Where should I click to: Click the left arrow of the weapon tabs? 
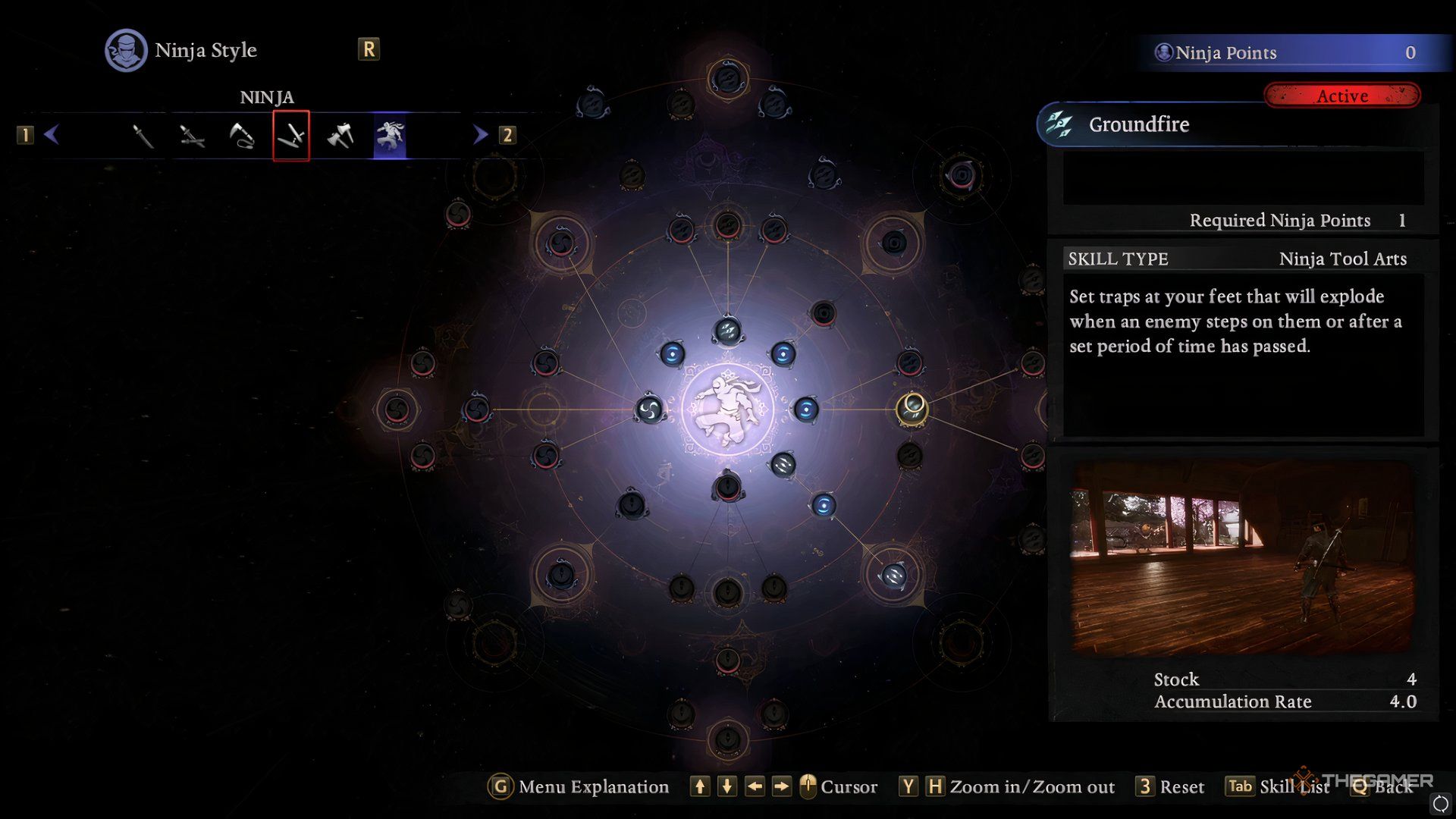click(x=52, y=135)
